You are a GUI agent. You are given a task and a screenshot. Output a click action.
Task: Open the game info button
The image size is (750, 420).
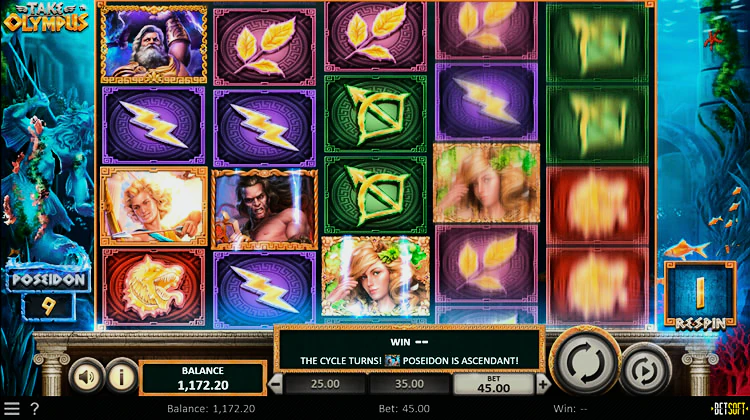(x=121, y=377)
